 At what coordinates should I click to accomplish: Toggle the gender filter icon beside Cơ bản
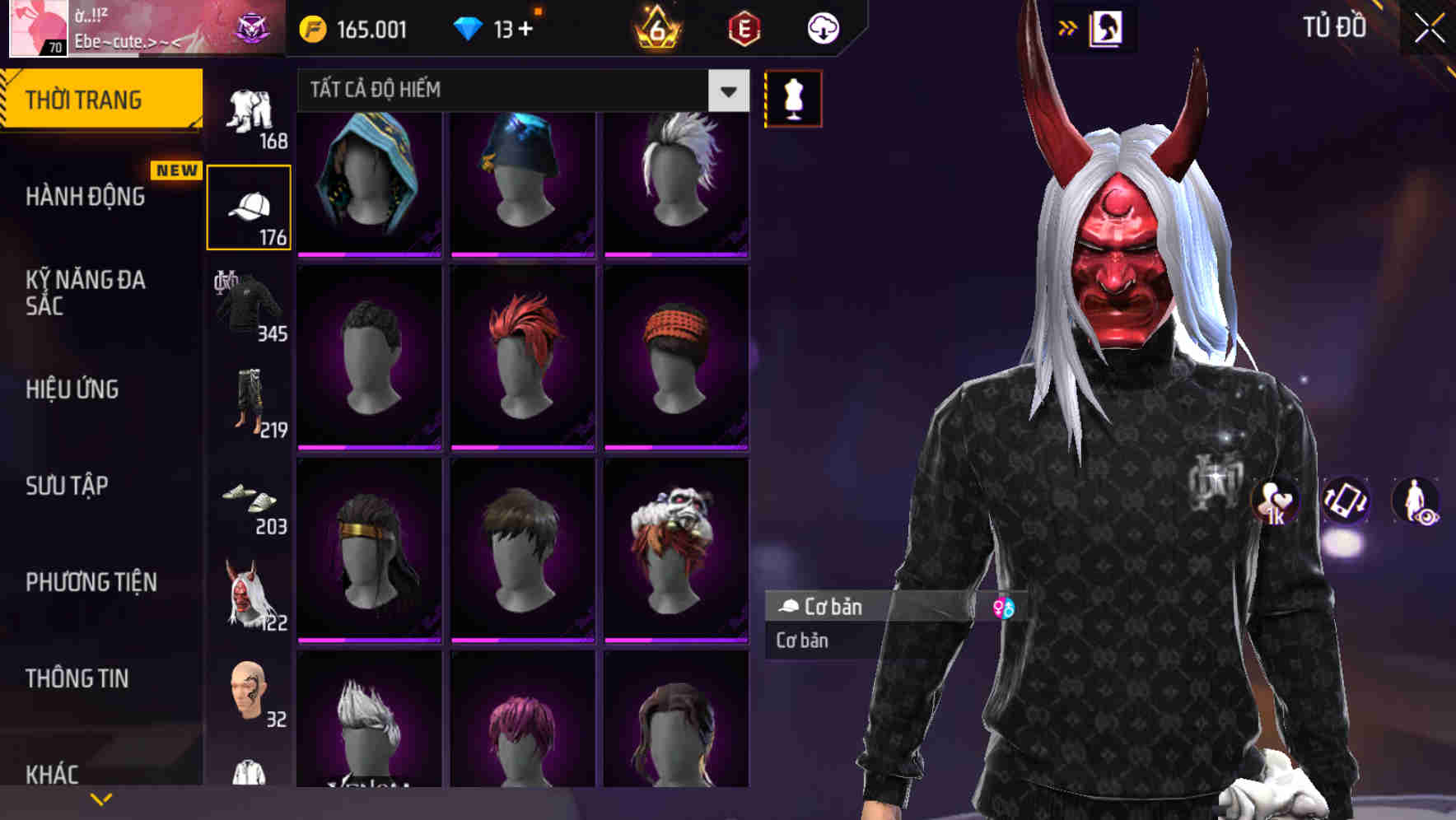tap(1004, 607)
